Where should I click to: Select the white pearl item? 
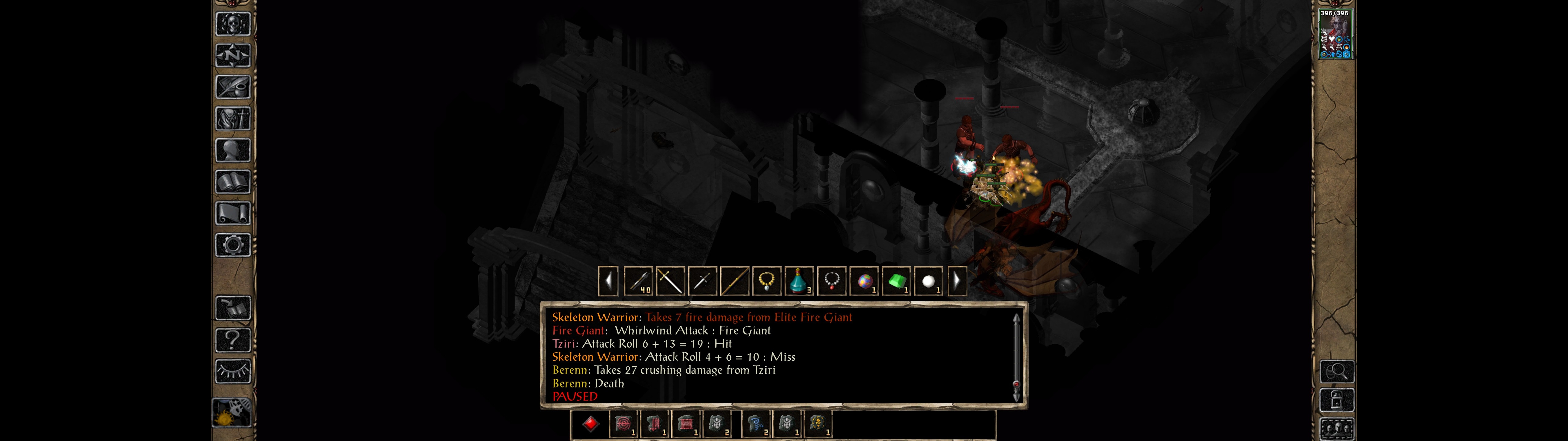[x=928, y=281]
